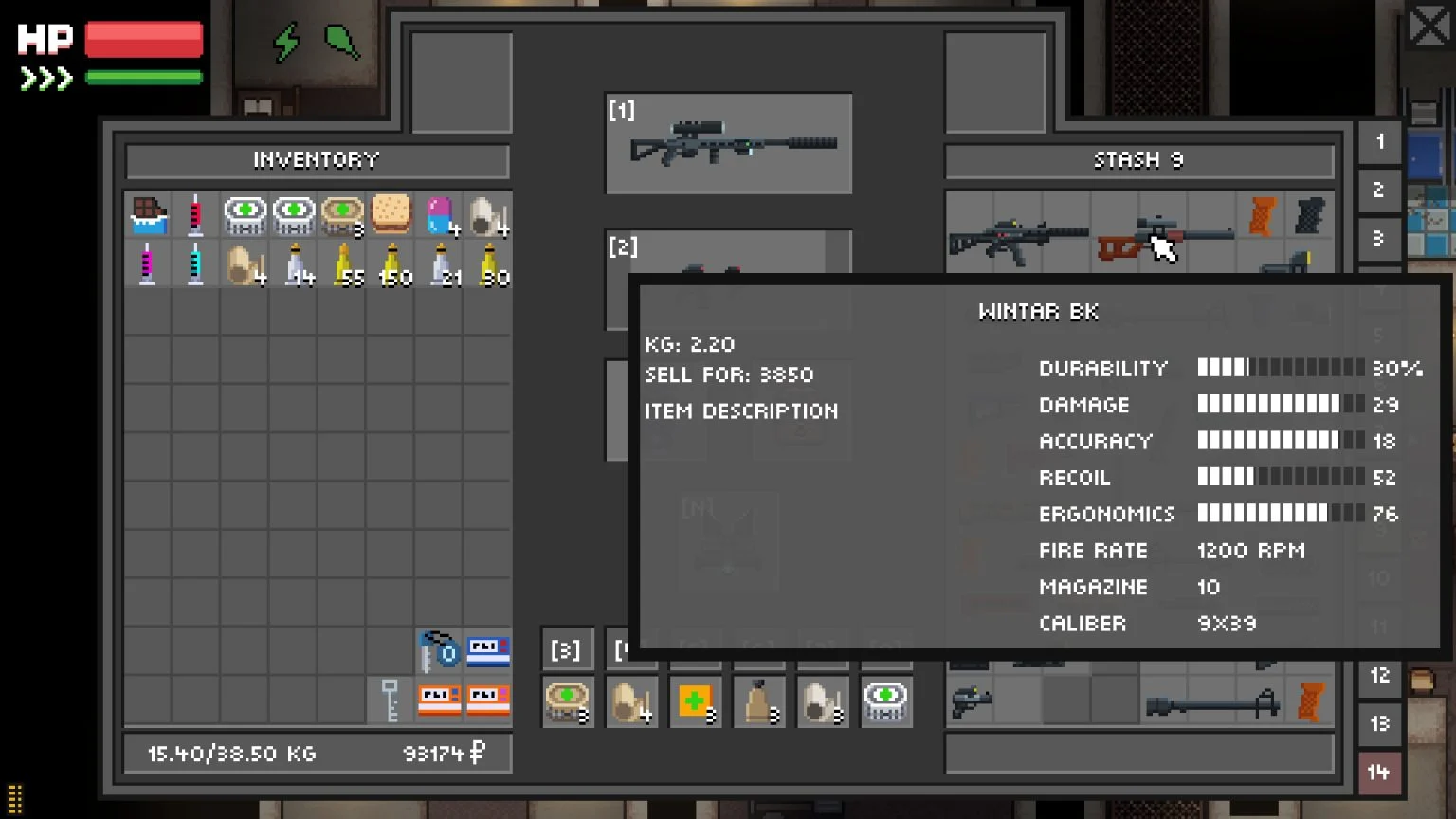Switch to stash tab 1

coord(1380,142)
